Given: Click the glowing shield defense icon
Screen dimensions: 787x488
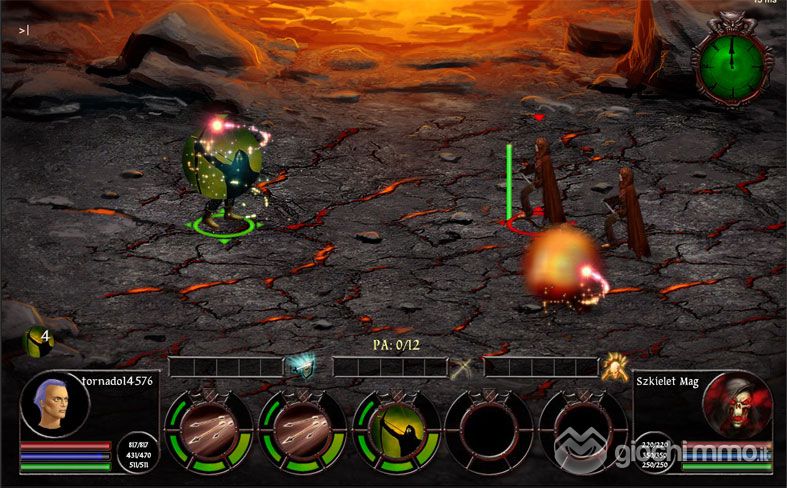Looking at the screenshot, I should coord(299,367).
